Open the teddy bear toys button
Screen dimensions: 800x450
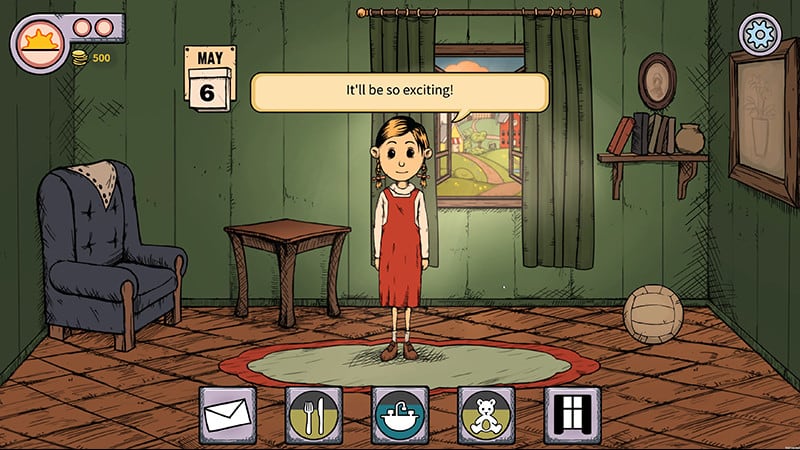pyautogui.click(x=486, y=415)
